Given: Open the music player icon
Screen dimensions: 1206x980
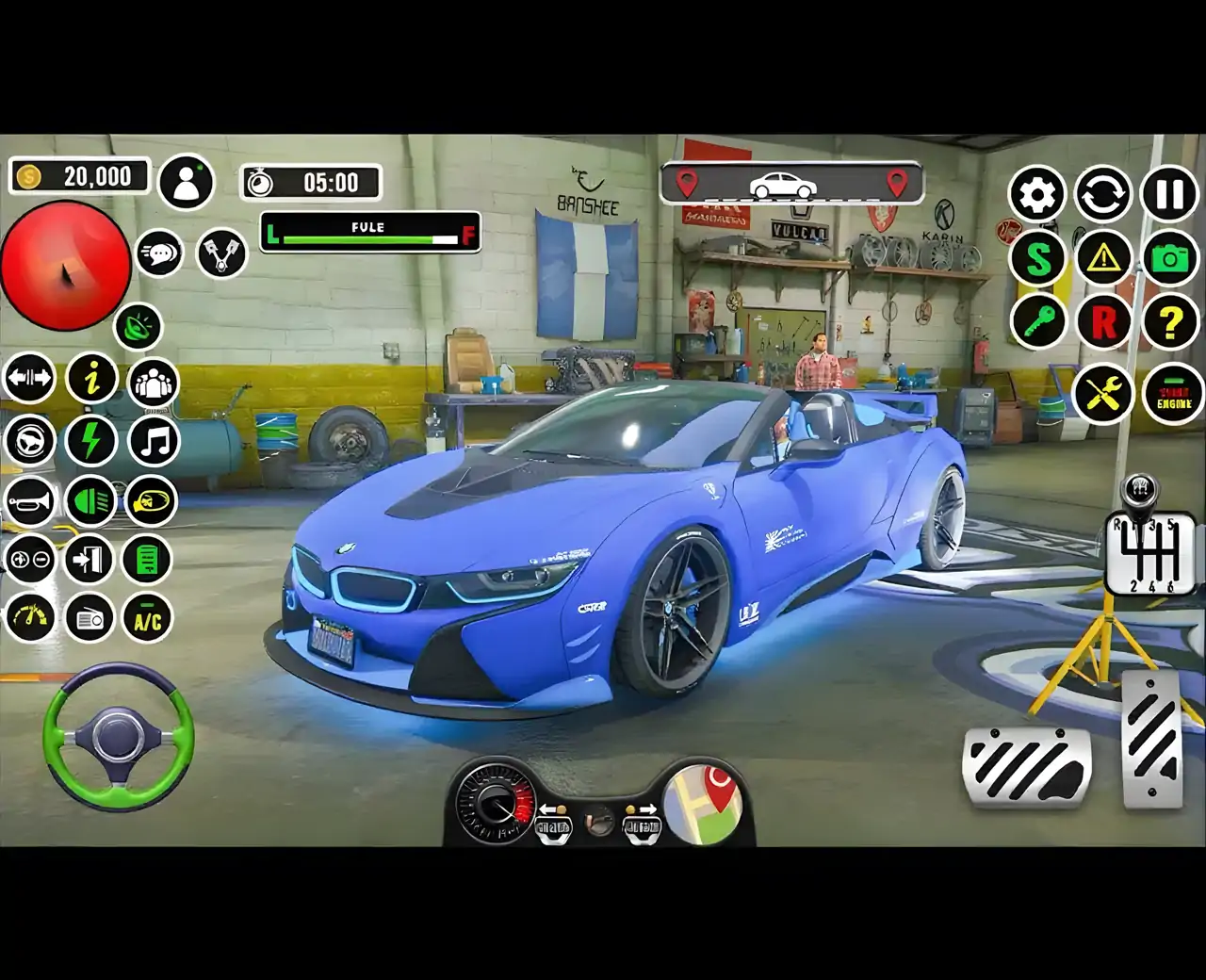Looking at the screenshot, I should [x=151, y=441].
